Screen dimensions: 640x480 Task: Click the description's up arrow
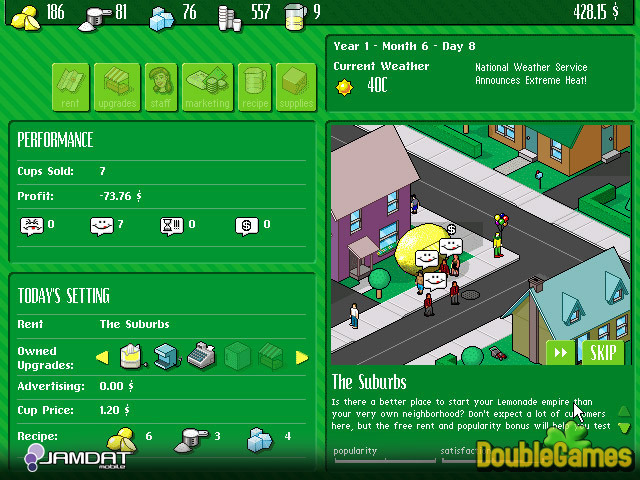(x=624, y=410)
